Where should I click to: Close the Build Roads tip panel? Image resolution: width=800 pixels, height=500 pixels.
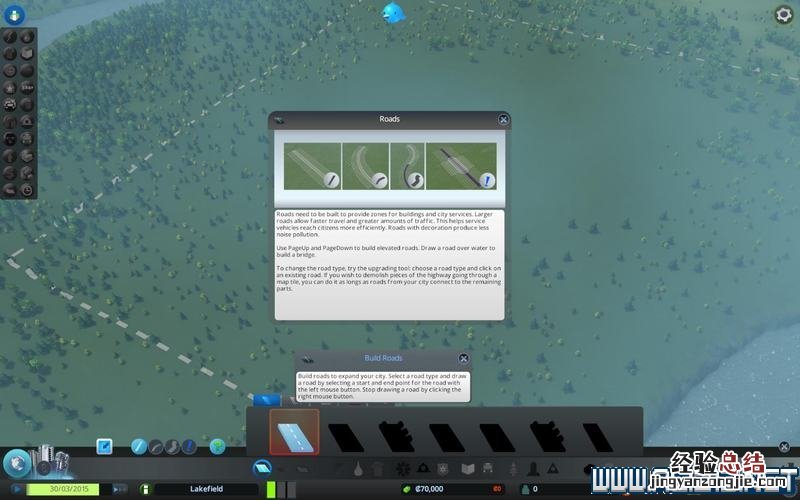click(464, 358)
